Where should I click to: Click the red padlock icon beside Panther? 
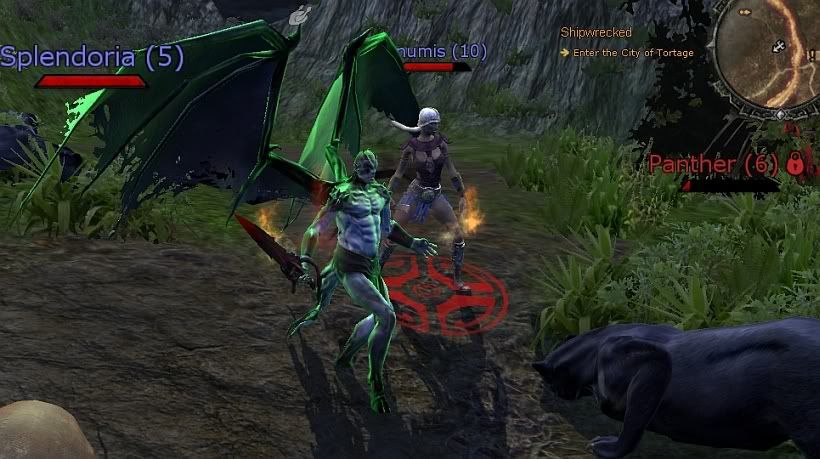[796, 163]
